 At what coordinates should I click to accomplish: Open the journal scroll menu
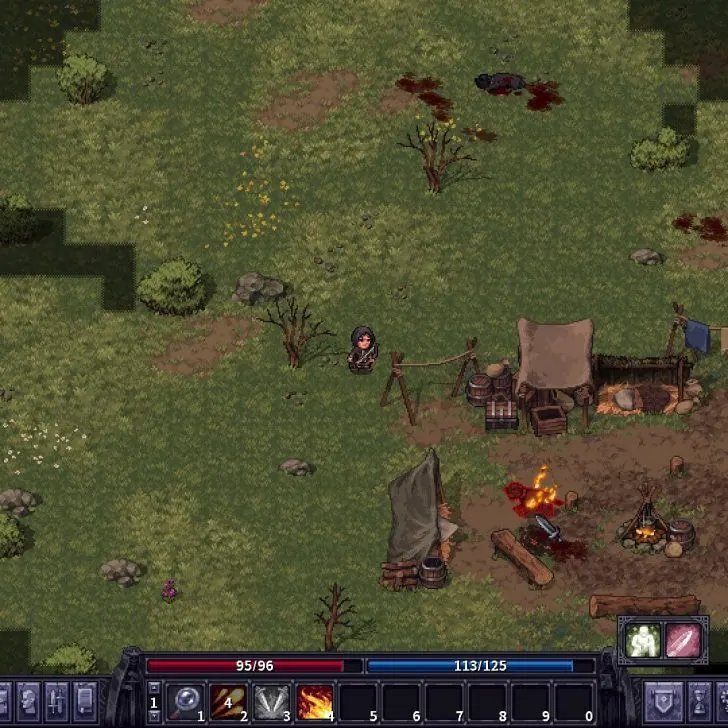pyautogui.click(x=85, y=699)
